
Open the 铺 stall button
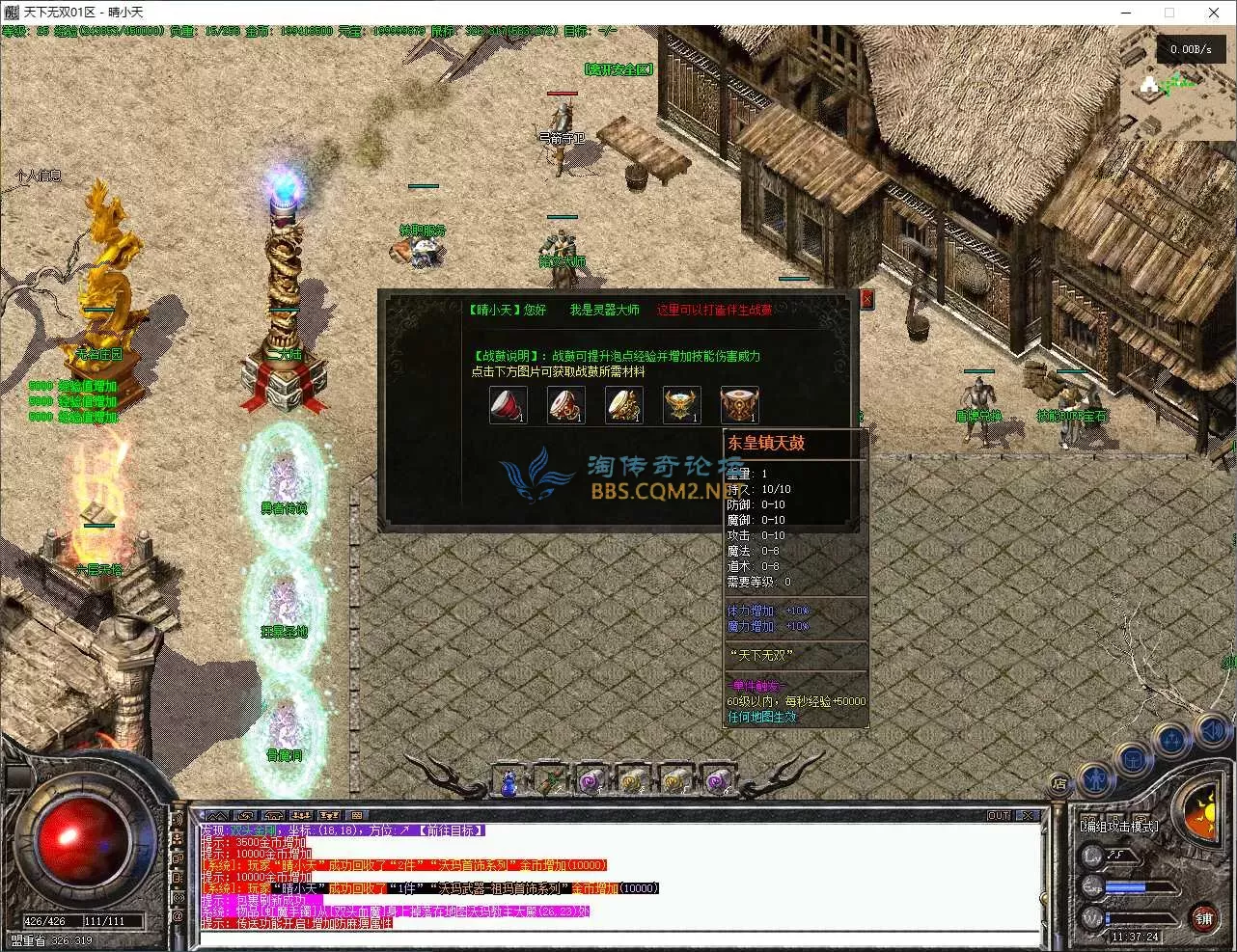coord(1203,916)
